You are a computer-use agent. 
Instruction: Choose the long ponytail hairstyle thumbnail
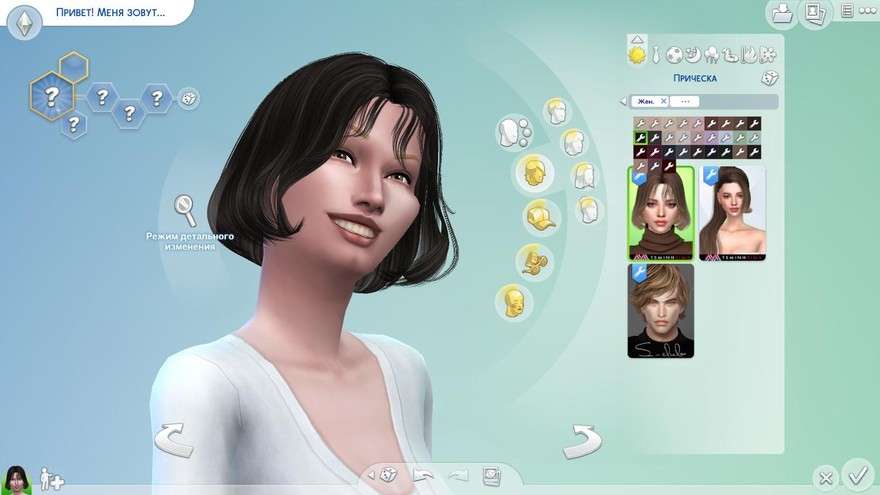pos(732,214)
